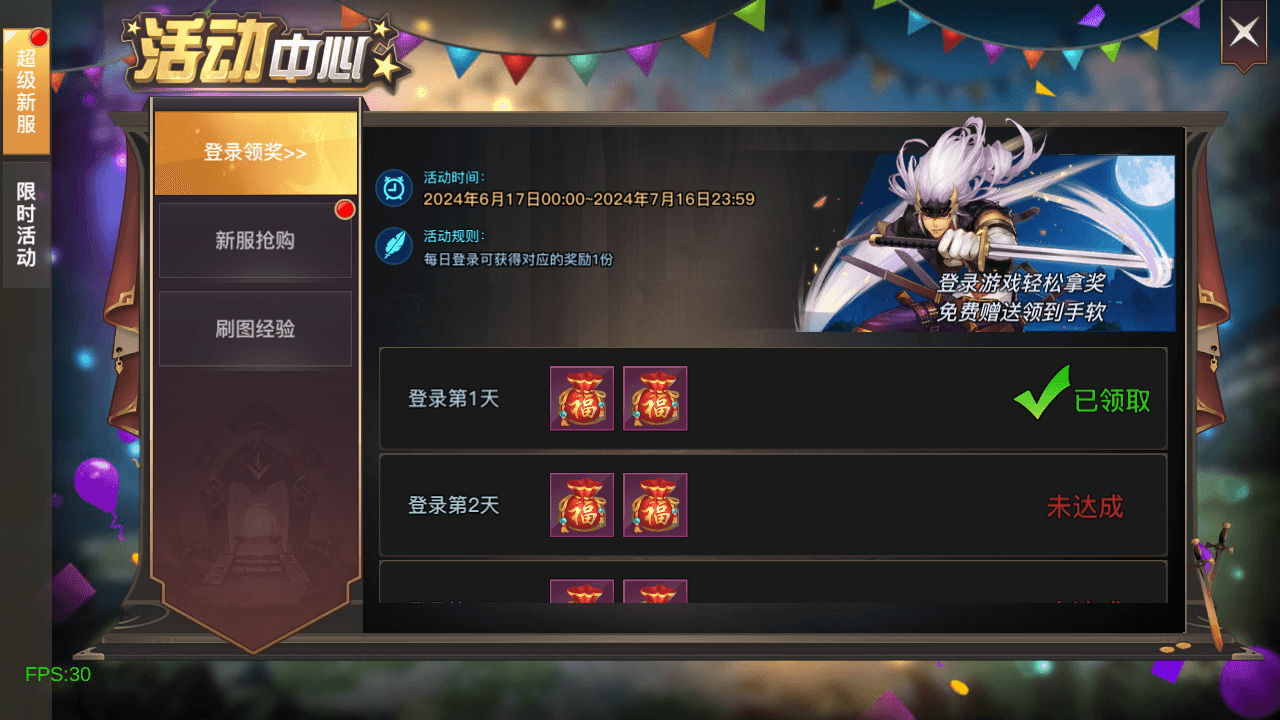Screen dimensions: 1280x720
Task: Select the first 福 gift bag for 登录第2天
Action: [581, 505]
